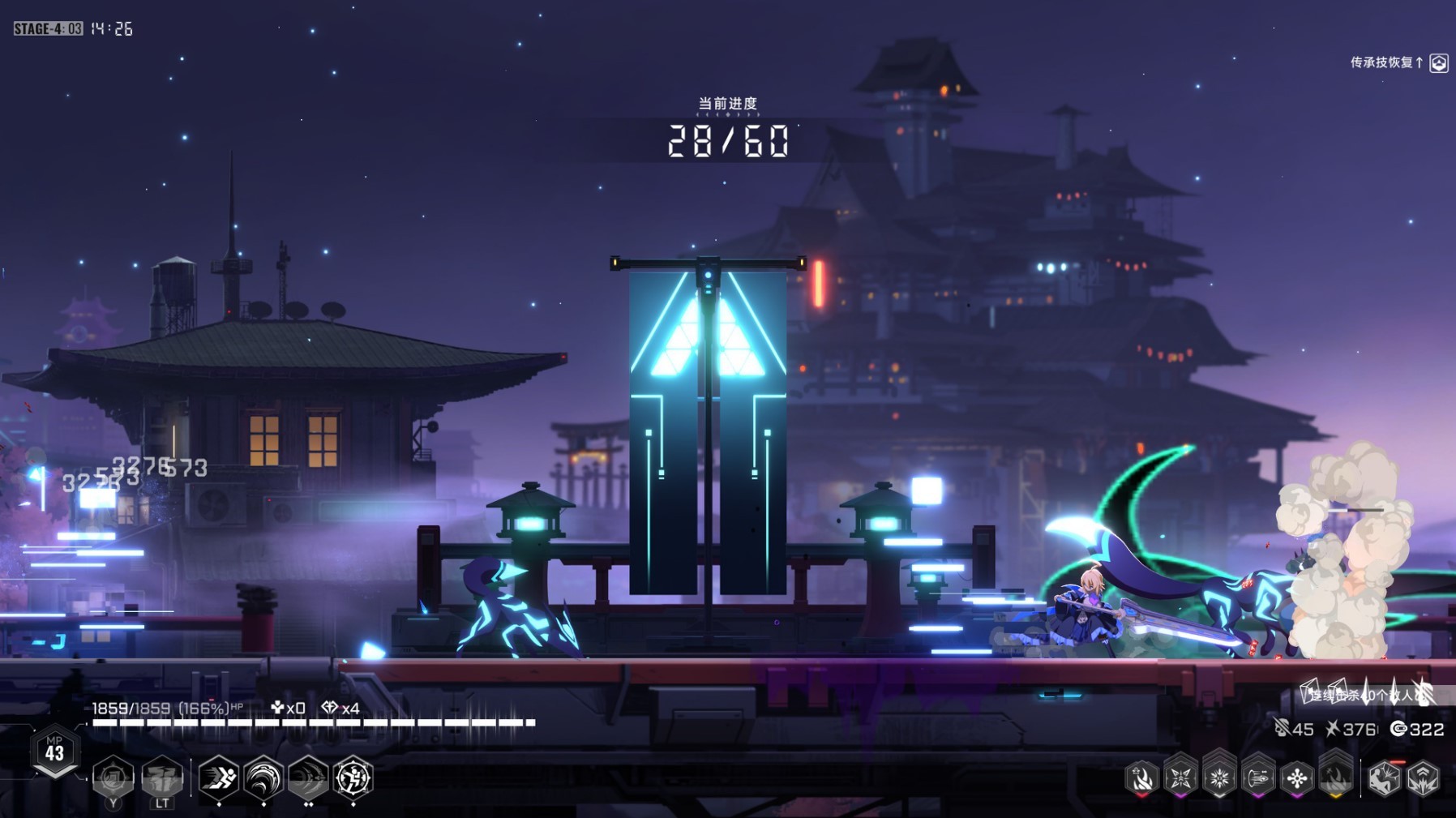Screen dimensions: 1456x818
Task: Inspect the crowned flame relic icon
Action: [1141, 778]
